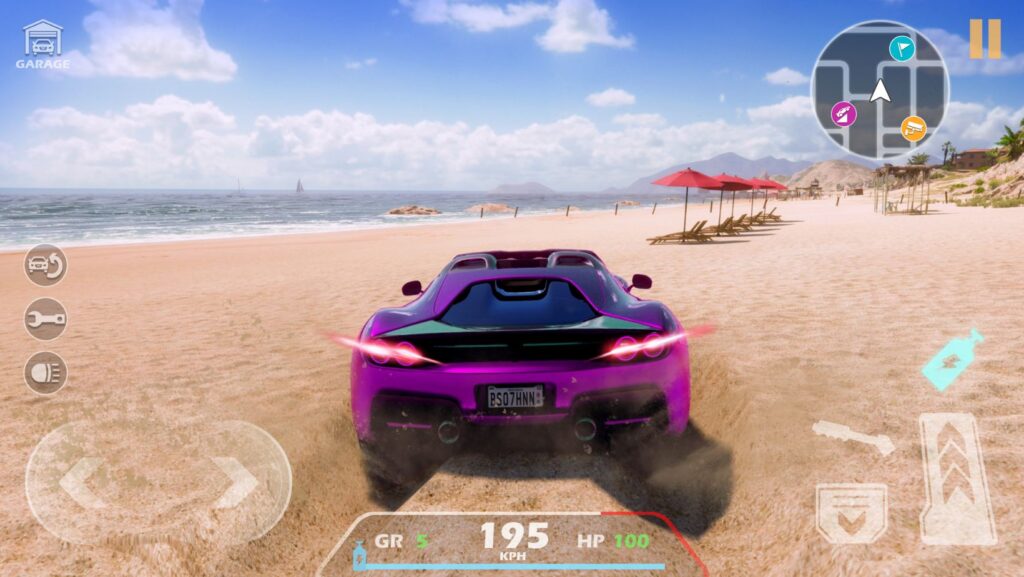Toggle the headlights
Image resolution: width=1024 pixels, height=577 pixels.
coord(45,372)
